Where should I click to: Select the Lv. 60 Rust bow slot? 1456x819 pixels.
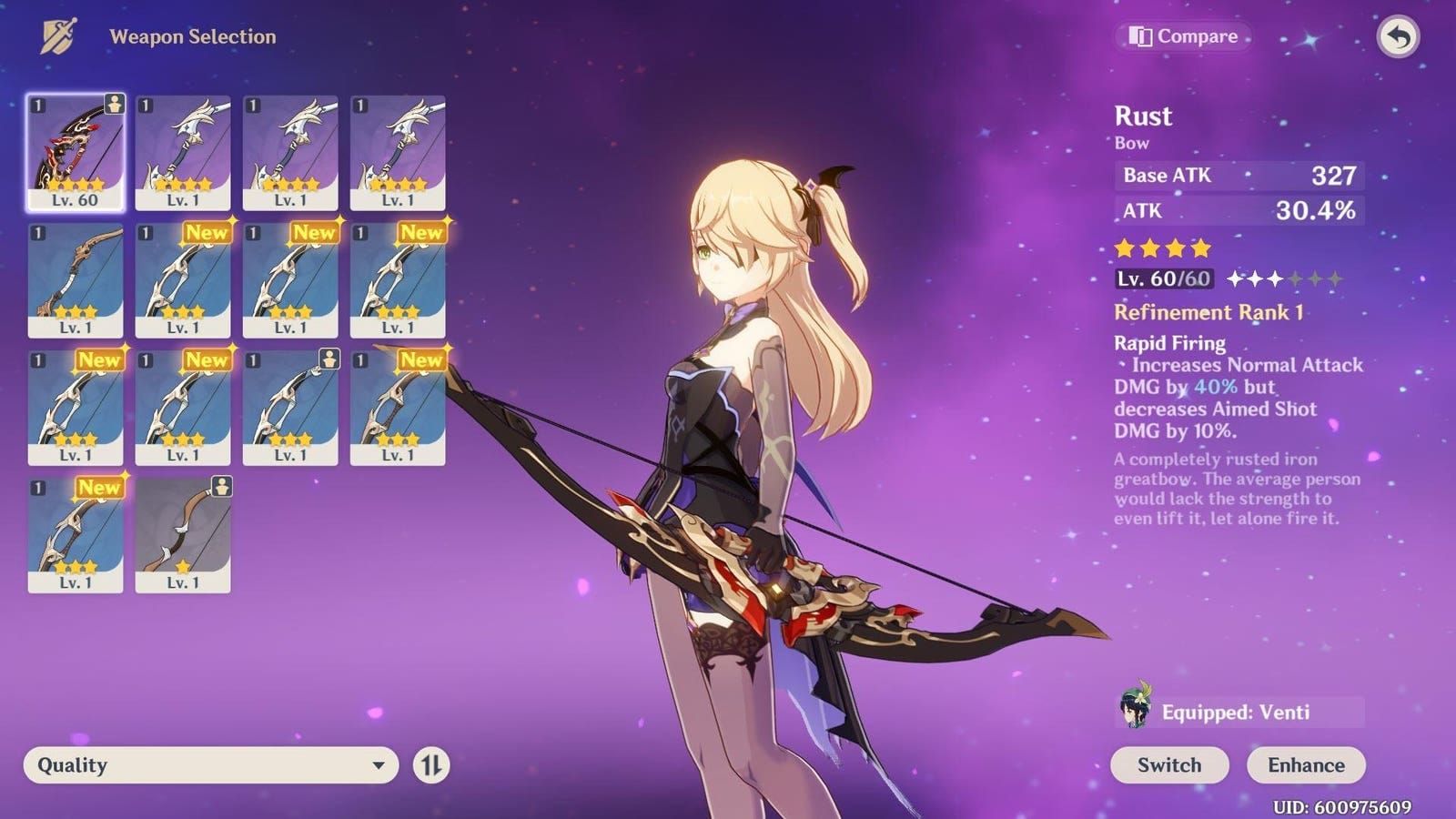tap(76, 153)
